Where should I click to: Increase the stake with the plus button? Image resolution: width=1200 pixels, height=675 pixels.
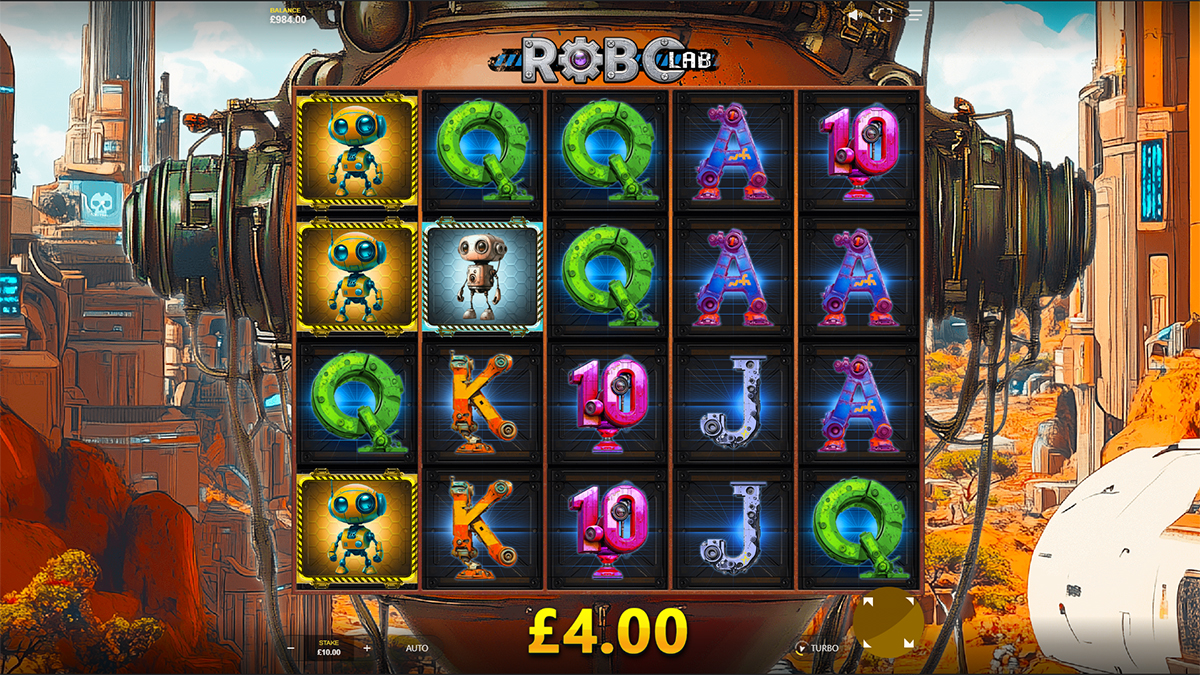click(367, 648)
